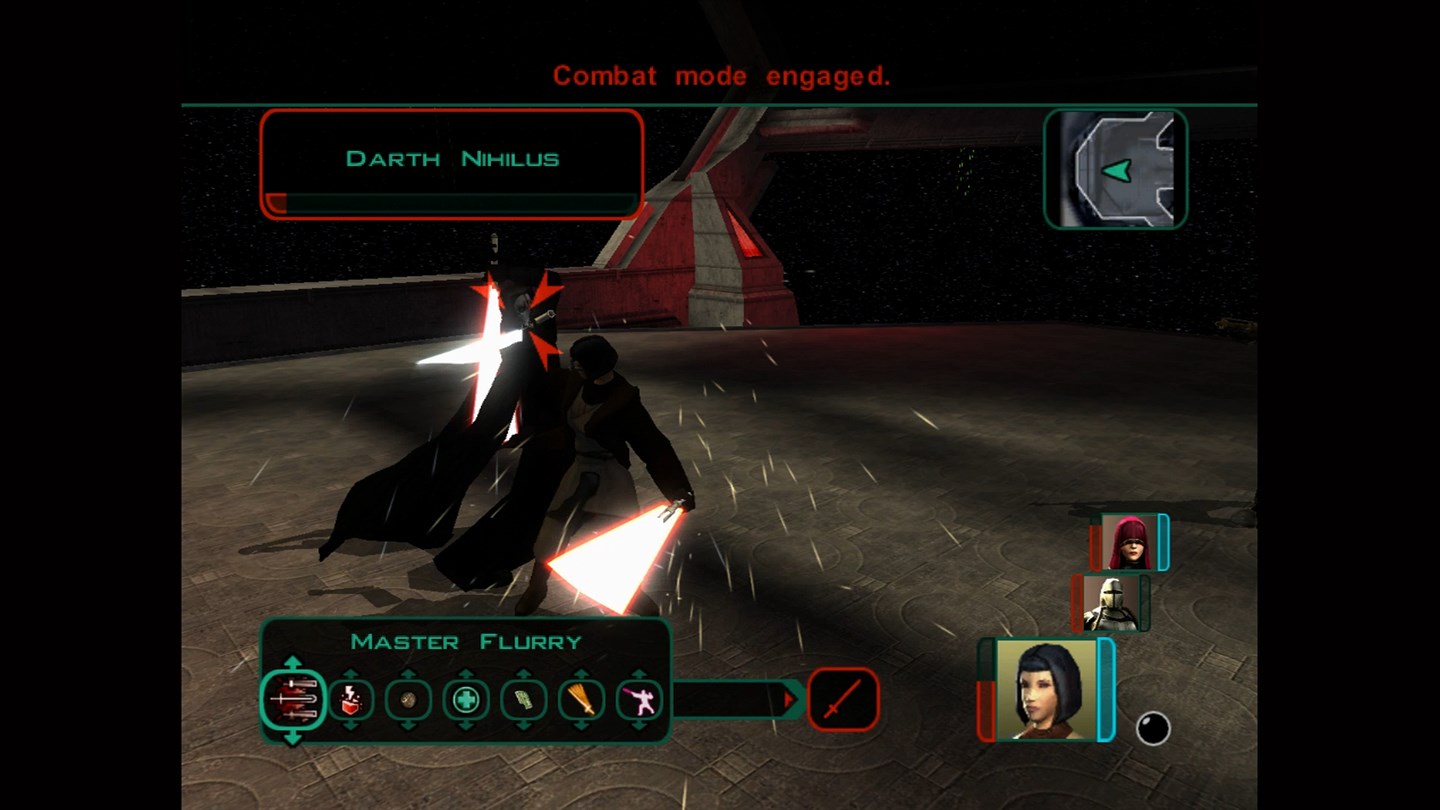Use the green cross medpac slot
1440x810 pixels.
coord(466,699)
